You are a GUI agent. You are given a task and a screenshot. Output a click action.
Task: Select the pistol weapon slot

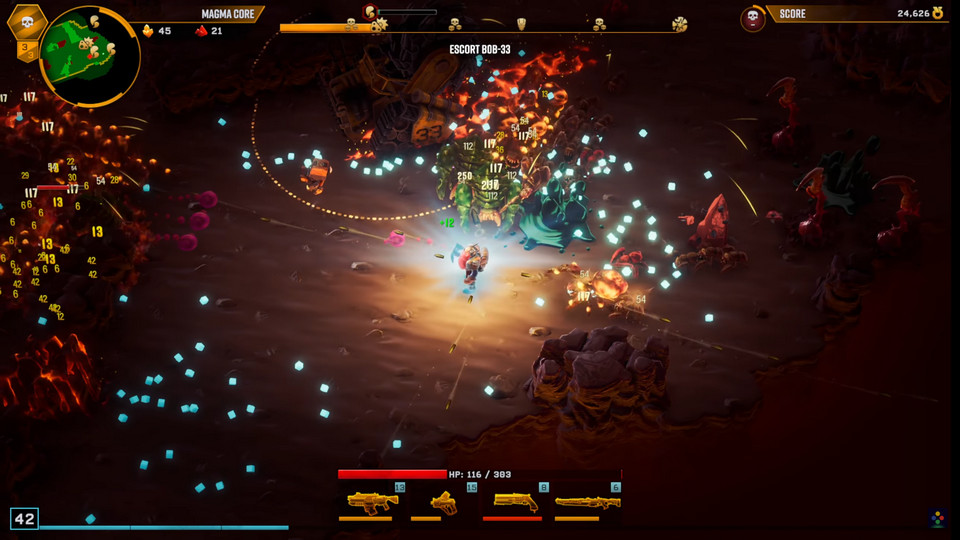442,502
